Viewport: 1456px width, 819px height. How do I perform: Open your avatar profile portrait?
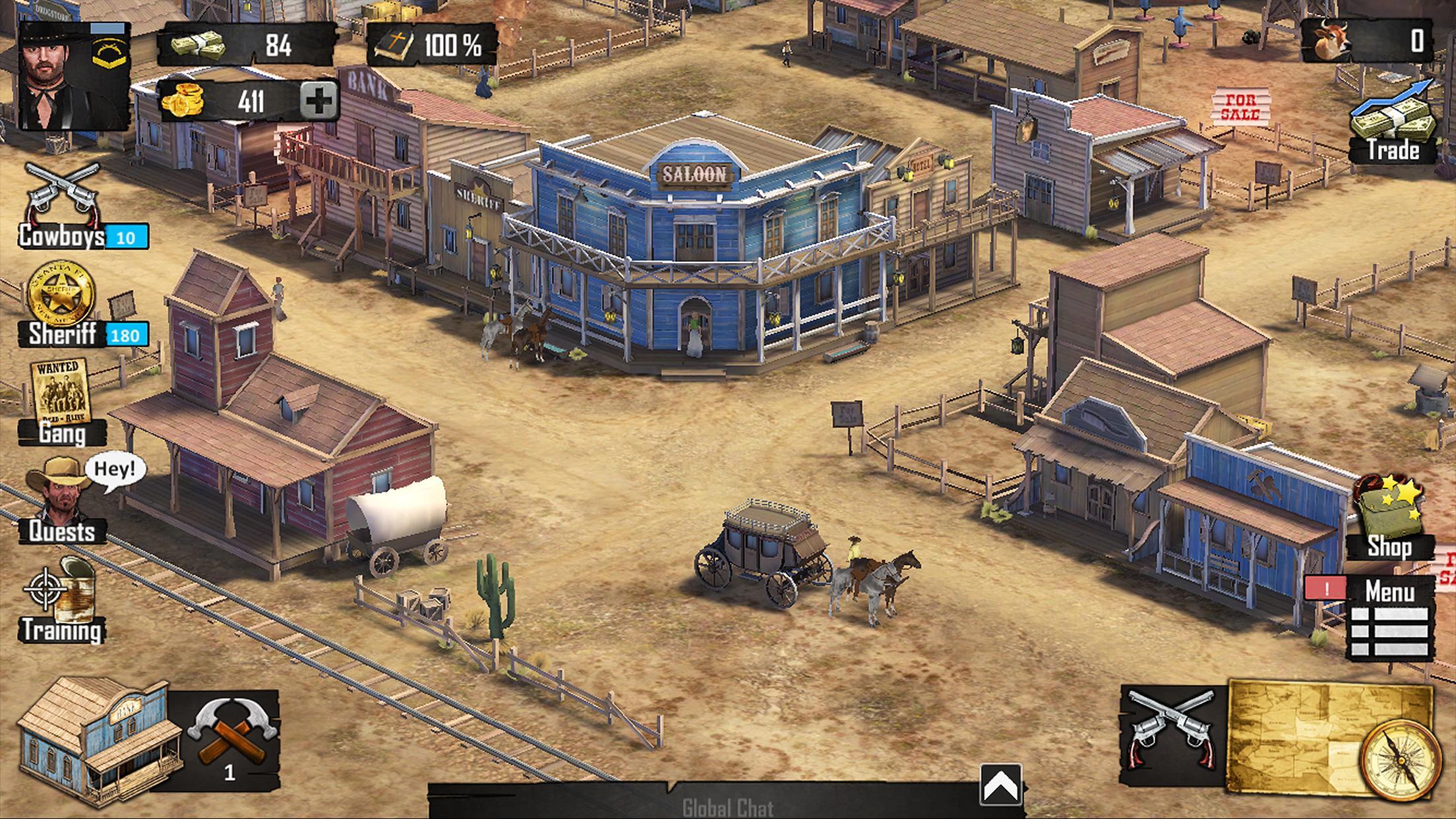74,76
